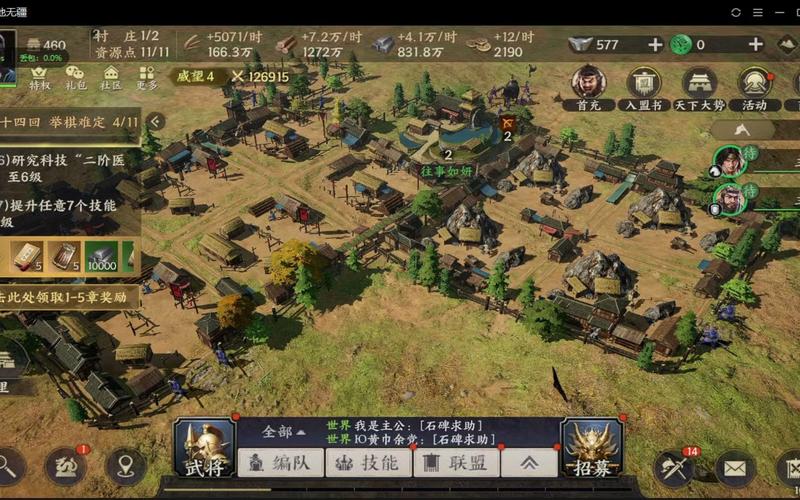The image size is (800, 500).
Task: Open the 社区 community icon
Action: click(x=111, y=78)
